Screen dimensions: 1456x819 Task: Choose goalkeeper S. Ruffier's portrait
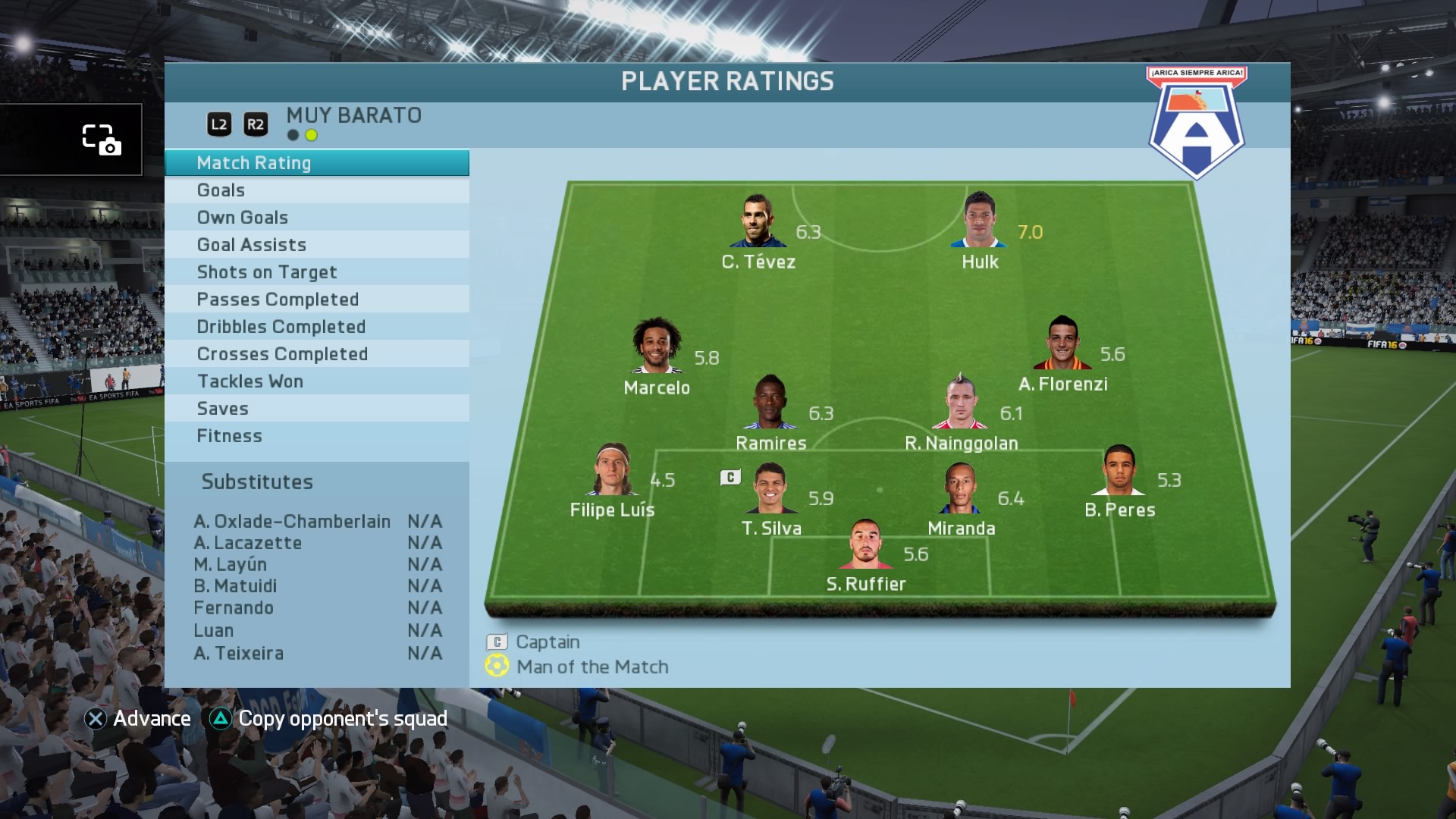(x=865, y=544)
